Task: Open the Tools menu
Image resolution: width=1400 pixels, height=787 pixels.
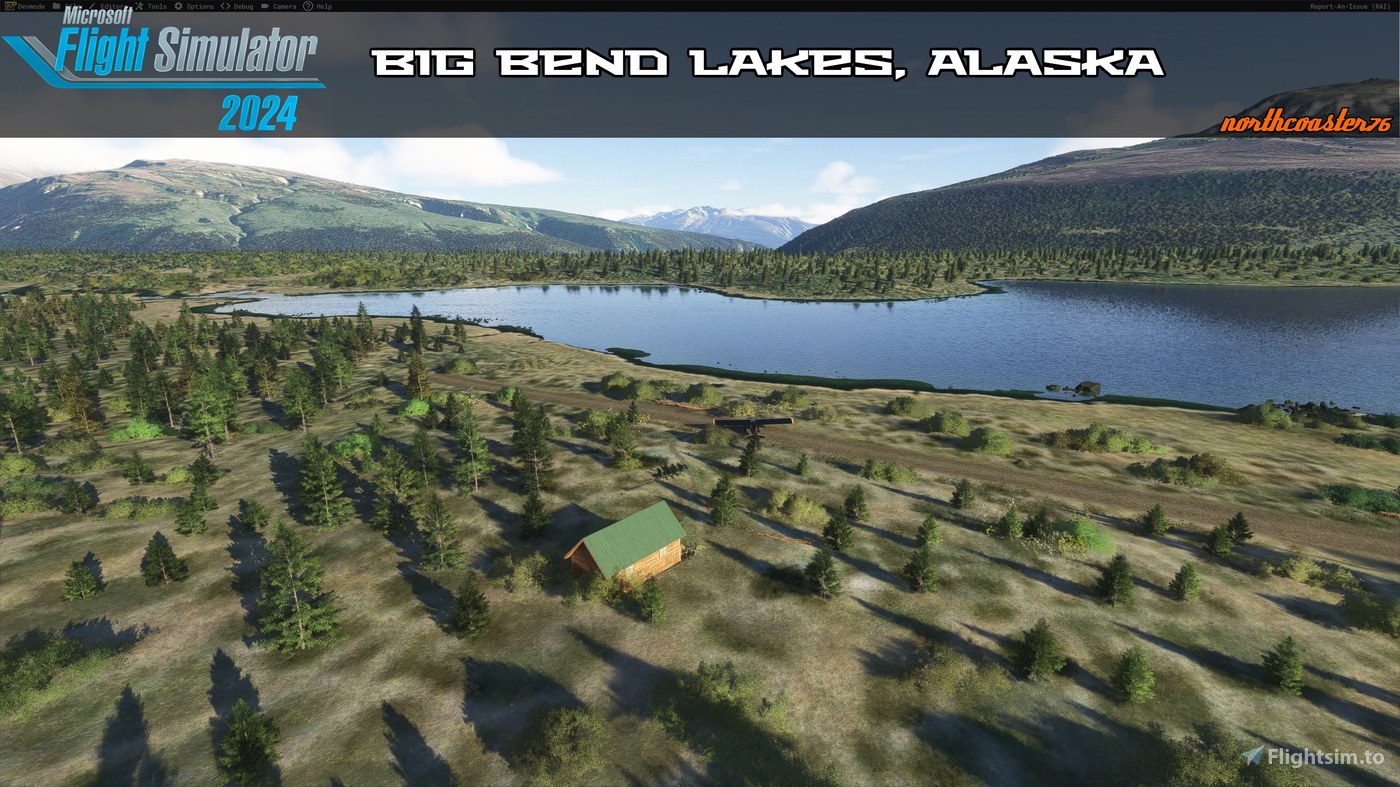Action: [157, 5]
